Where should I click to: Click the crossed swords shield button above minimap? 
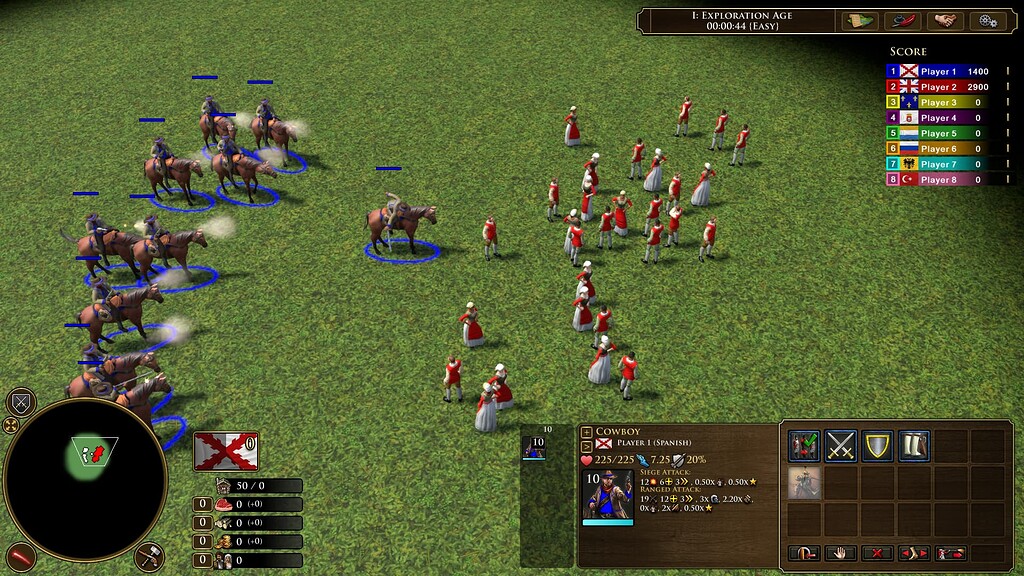pos(21,403)
